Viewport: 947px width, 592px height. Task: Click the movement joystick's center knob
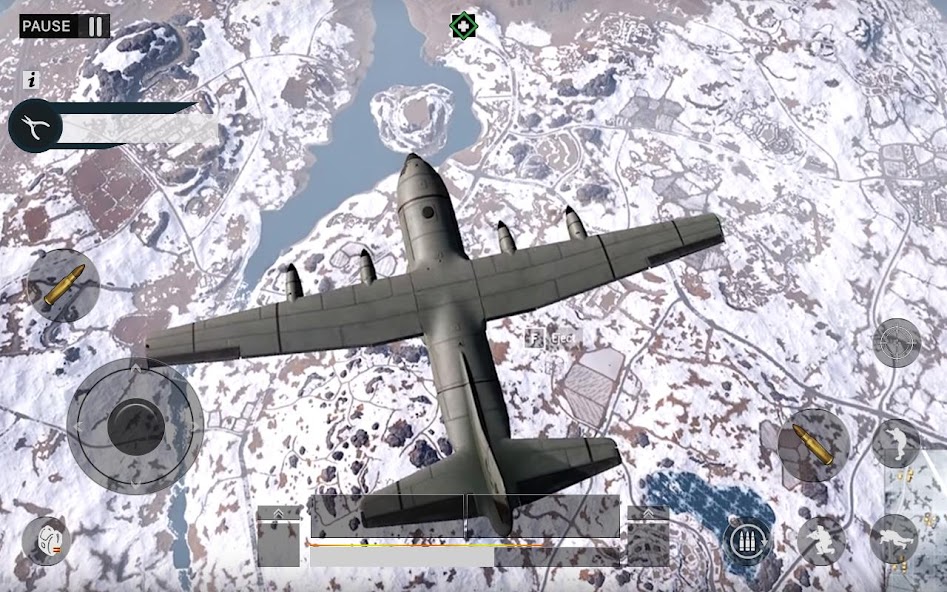click(135, 424)
